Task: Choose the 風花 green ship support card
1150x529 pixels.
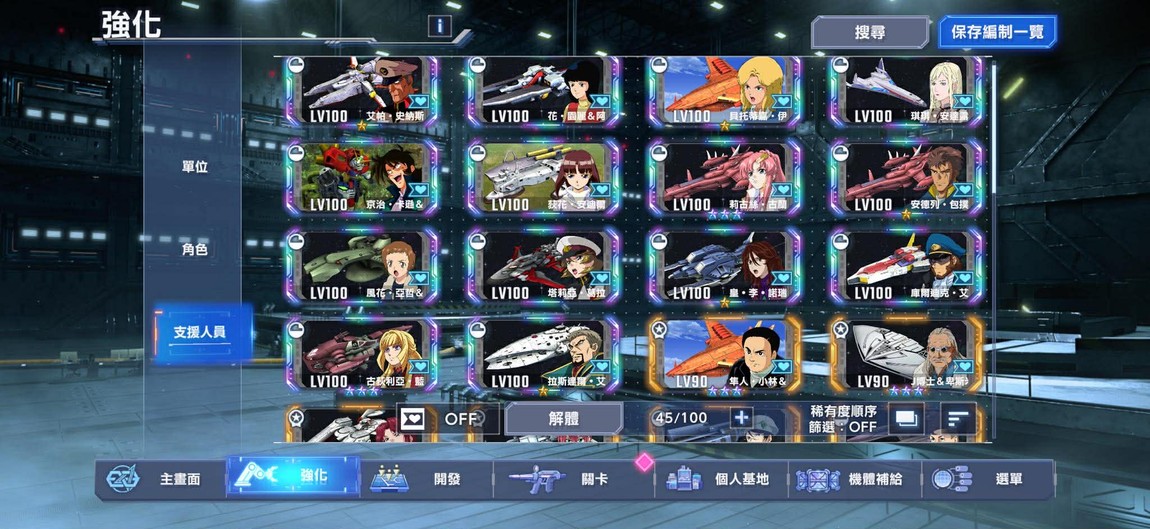Action: 363,267
